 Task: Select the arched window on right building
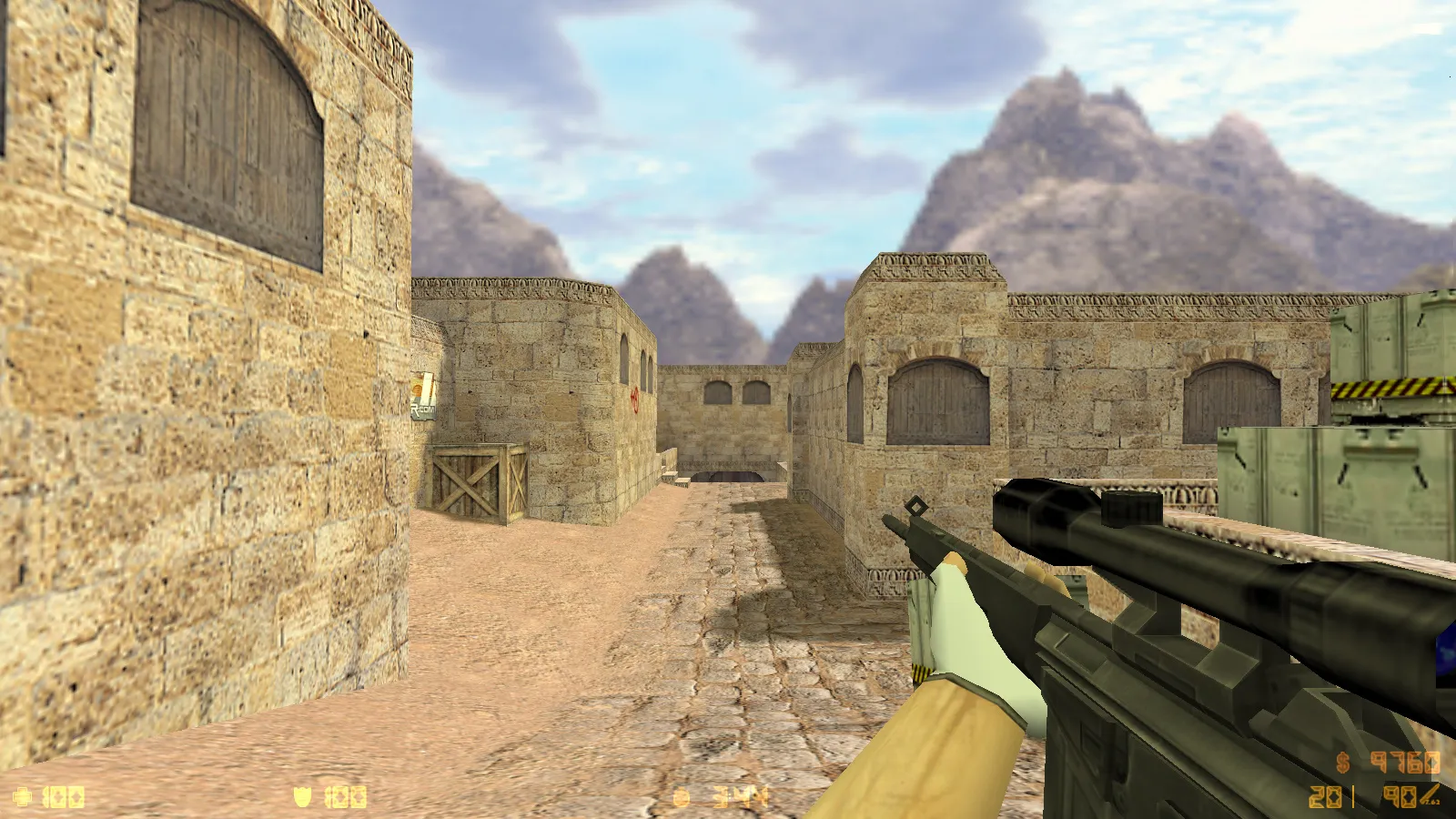(x=935, y=400)
